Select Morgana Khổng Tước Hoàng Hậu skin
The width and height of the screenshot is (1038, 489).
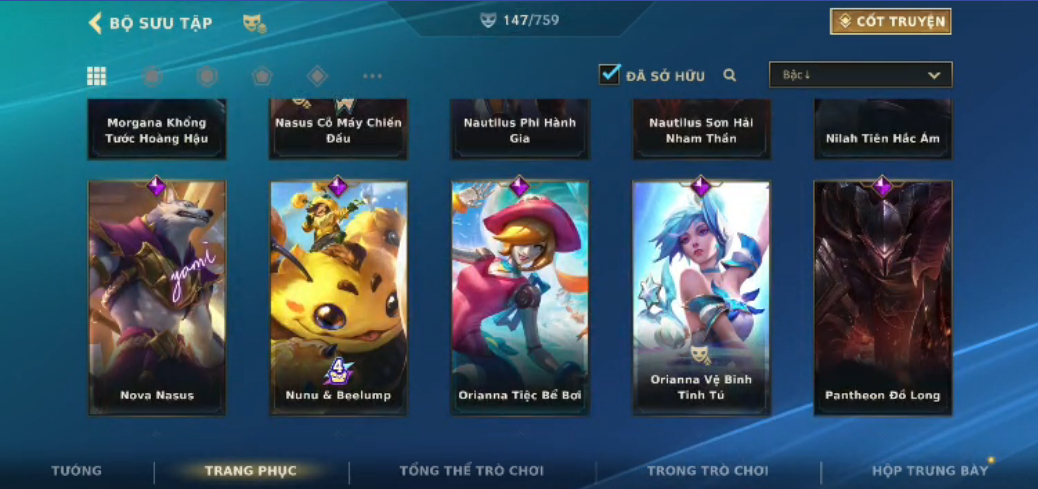coord(157,129)
